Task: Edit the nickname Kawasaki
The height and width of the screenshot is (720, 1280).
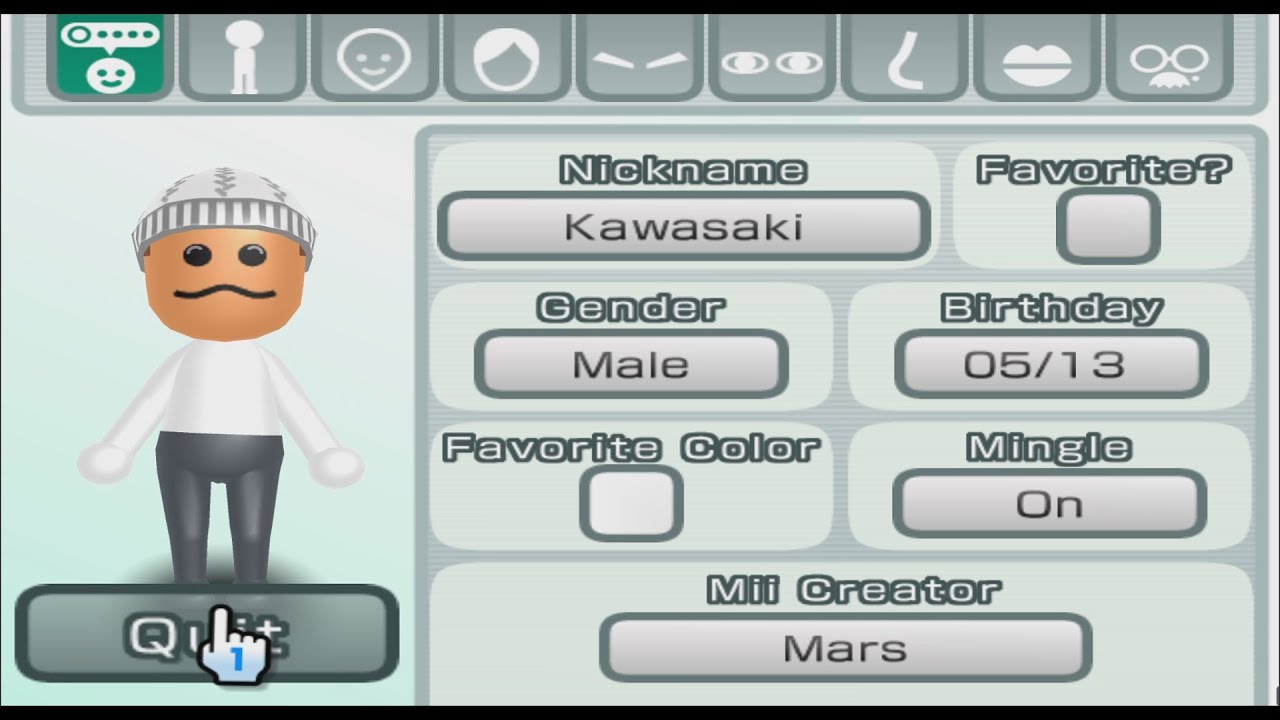Action: pyautogui.click(x=684, y=225)
